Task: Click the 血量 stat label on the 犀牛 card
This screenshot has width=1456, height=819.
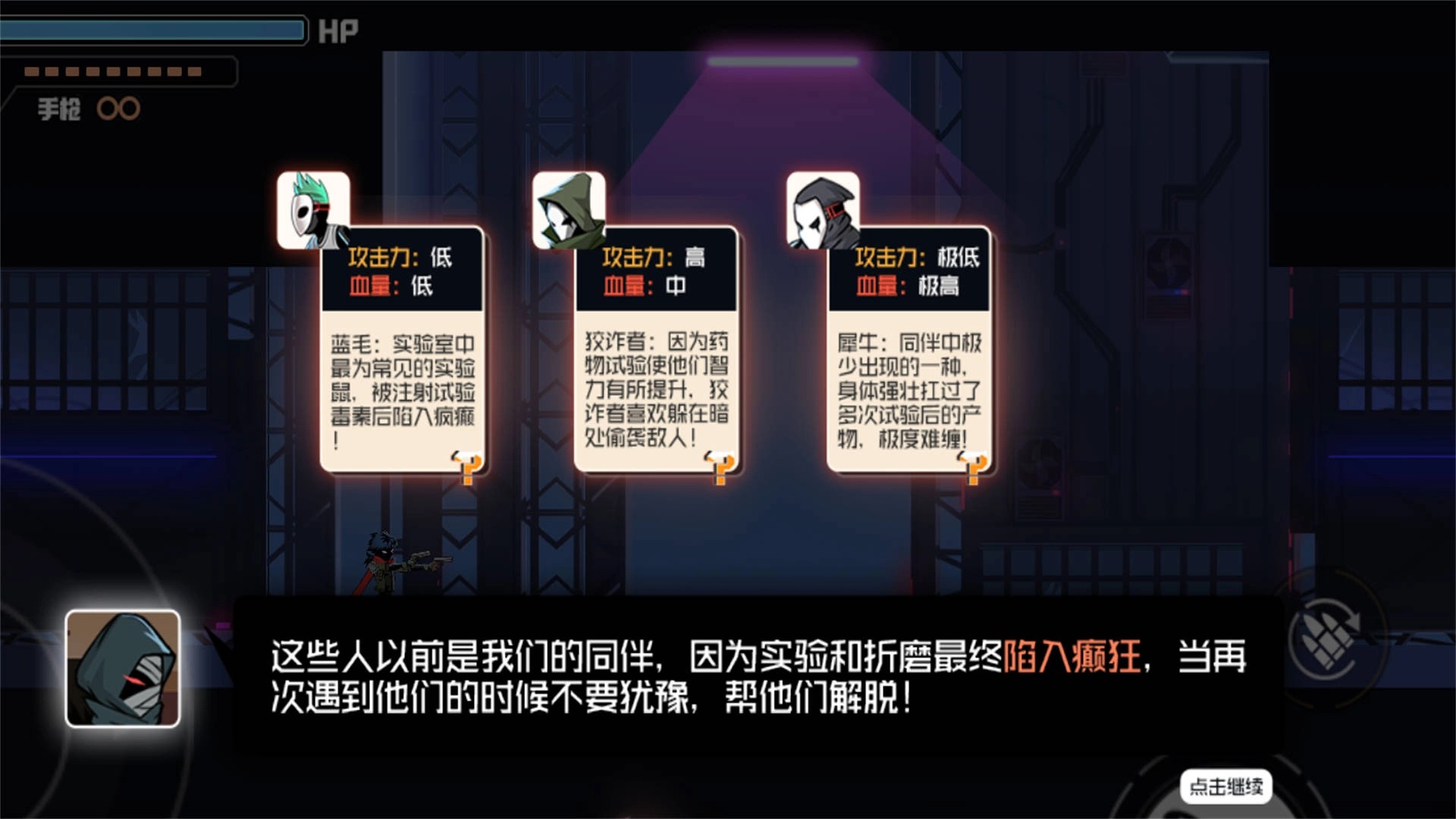Action: click(x=878, y=287)
